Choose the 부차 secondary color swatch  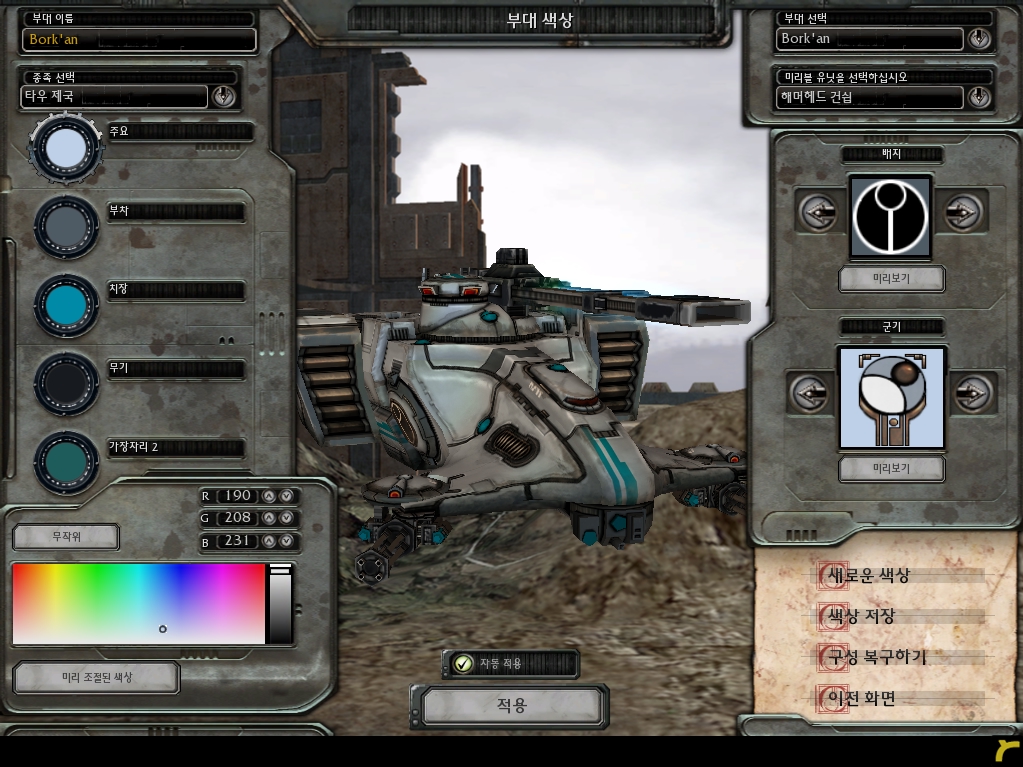tap(66, 227)
